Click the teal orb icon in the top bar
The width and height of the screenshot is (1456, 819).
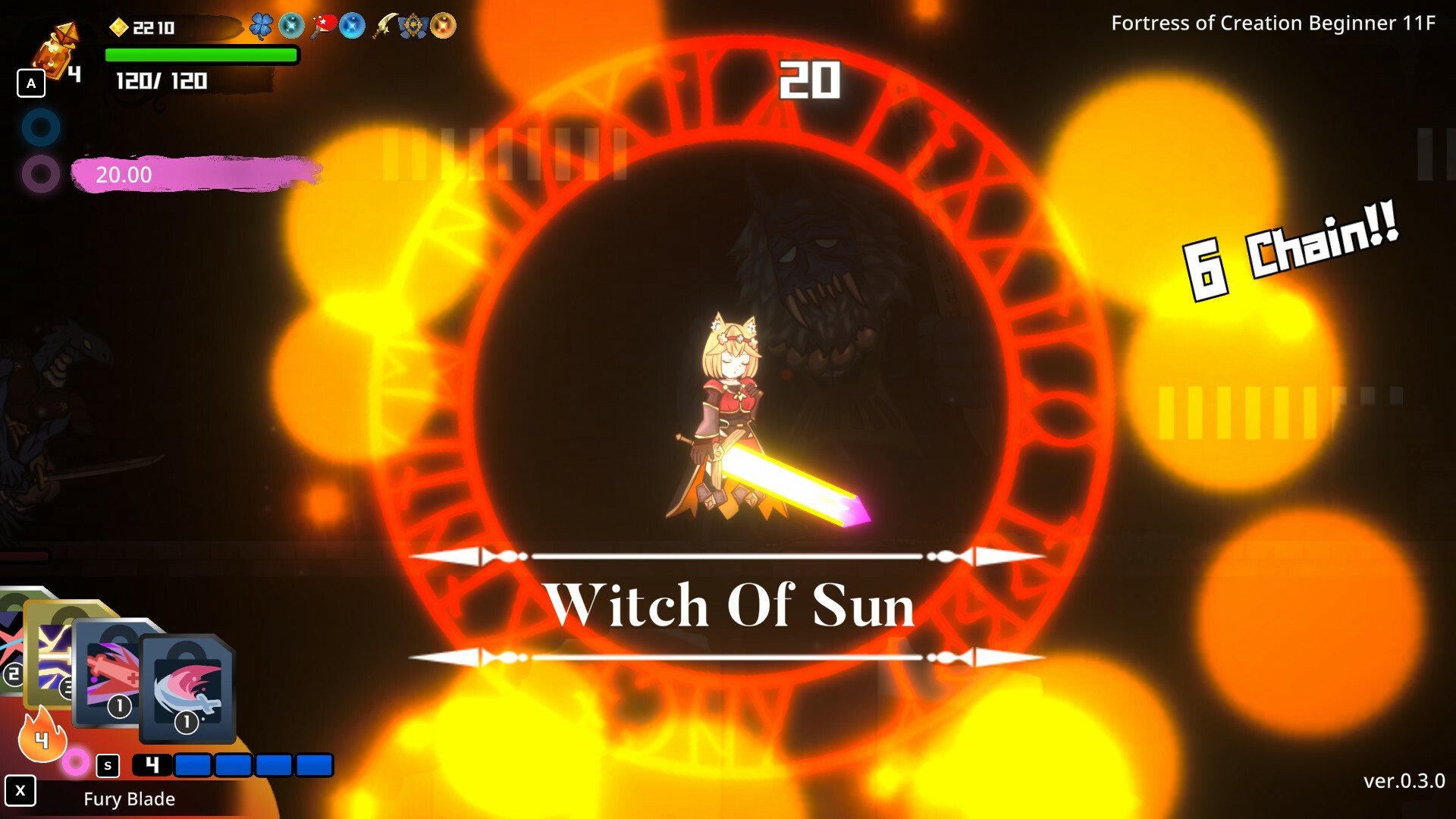click(x=291, y=26)
